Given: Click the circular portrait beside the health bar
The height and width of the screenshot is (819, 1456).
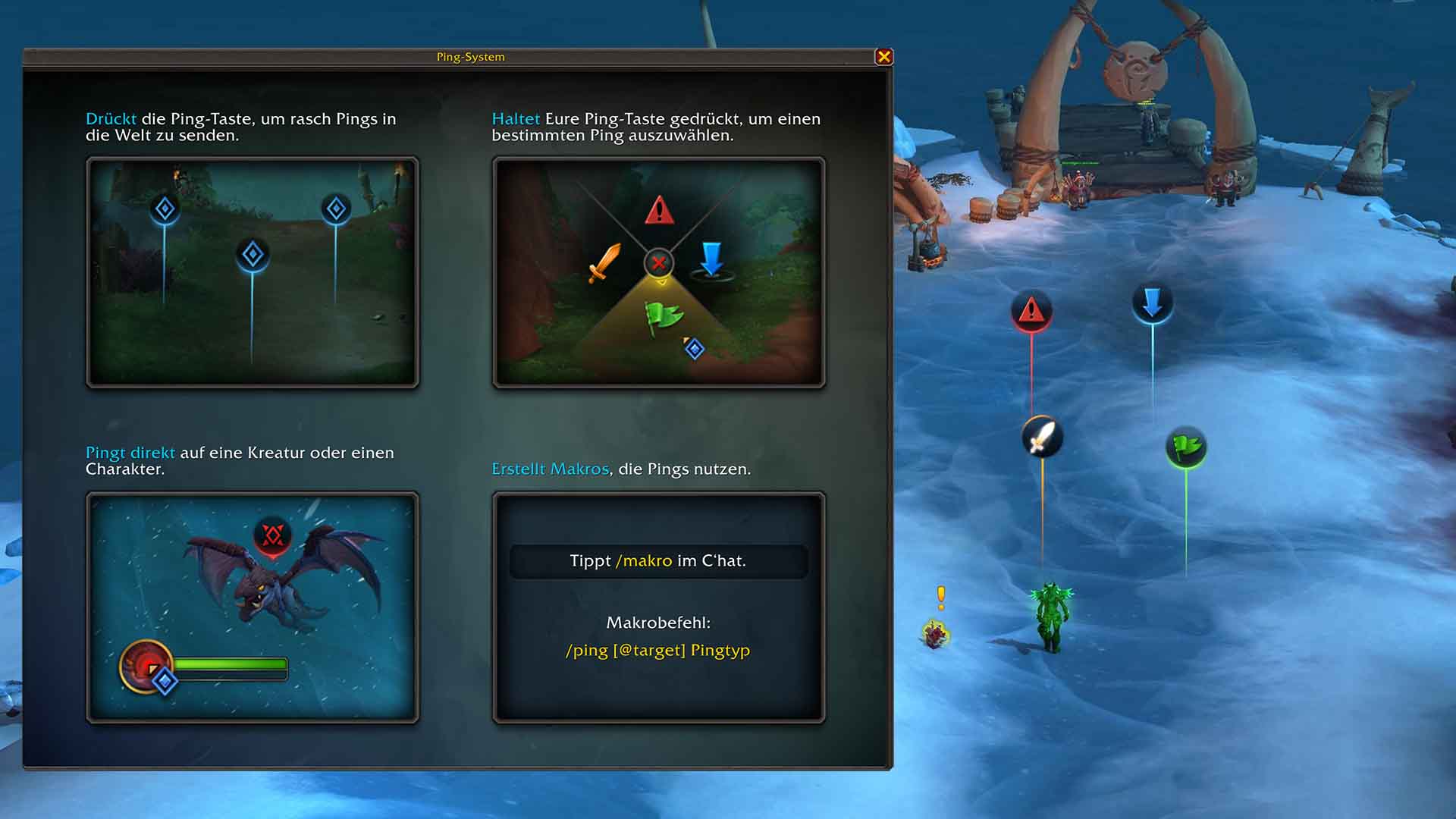Looking at the screenshot, I should pos(146,667).
